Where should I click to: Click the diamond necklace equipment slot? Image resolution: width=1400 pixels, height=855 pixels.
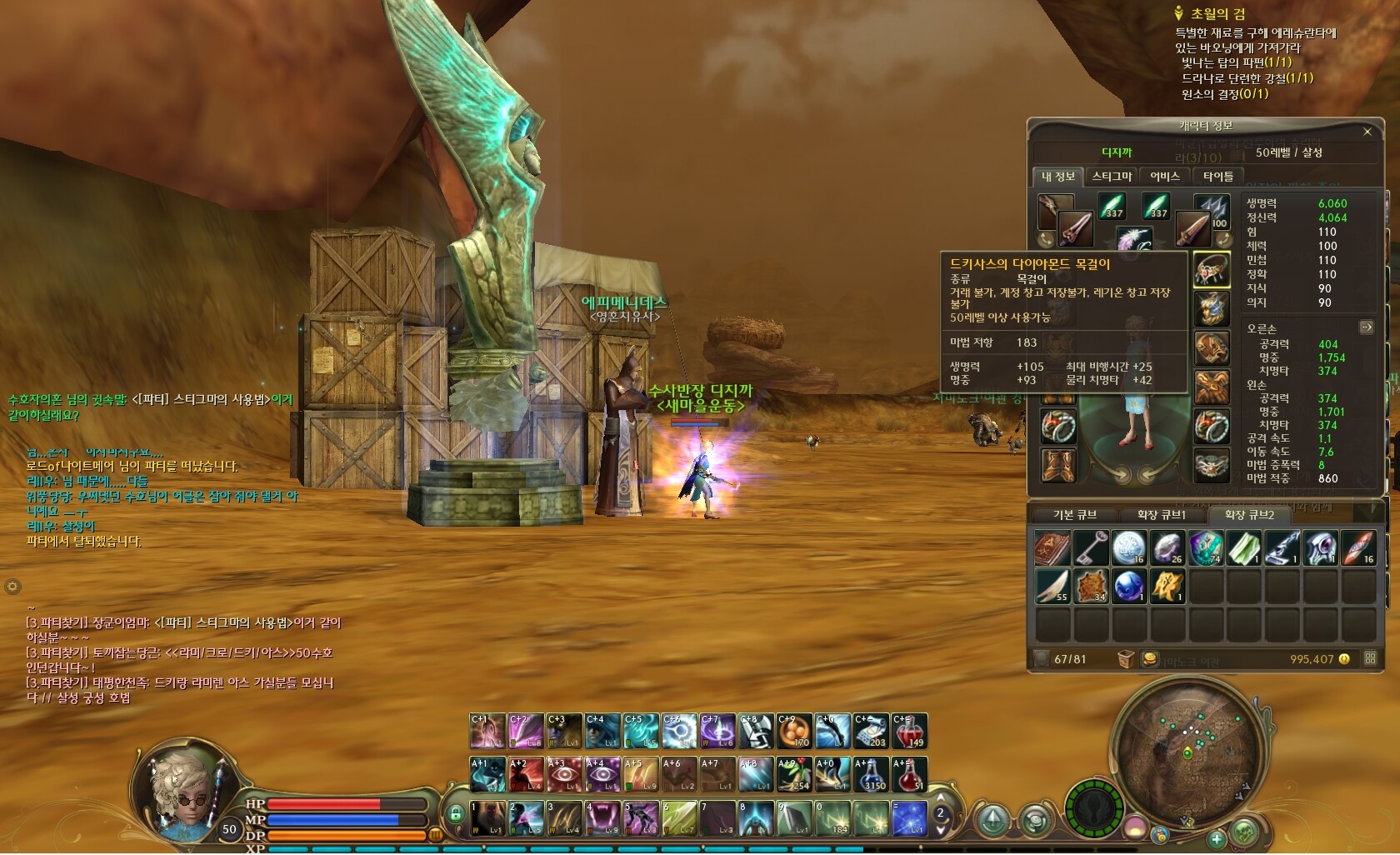pyautogui.click(x=1211, y=270)
